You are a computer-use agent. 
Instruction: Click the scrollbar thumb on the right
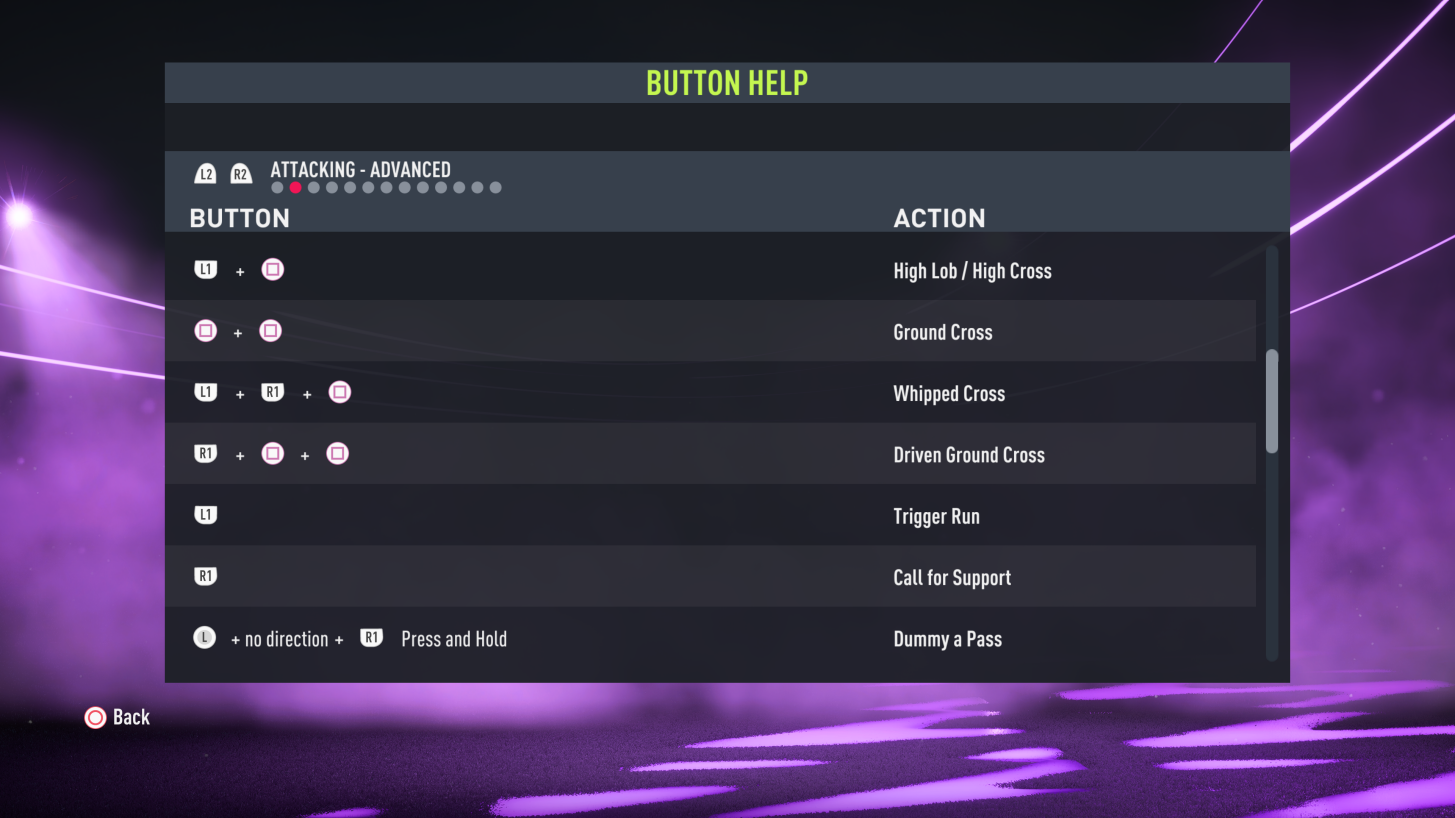[1272, 400]
